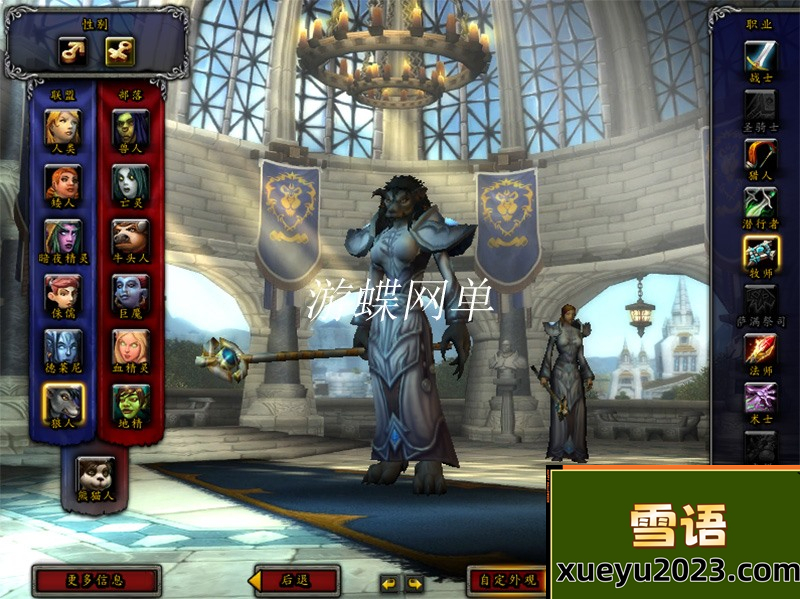Choose the Warrior (战士) class icon

tap(760, 57)
